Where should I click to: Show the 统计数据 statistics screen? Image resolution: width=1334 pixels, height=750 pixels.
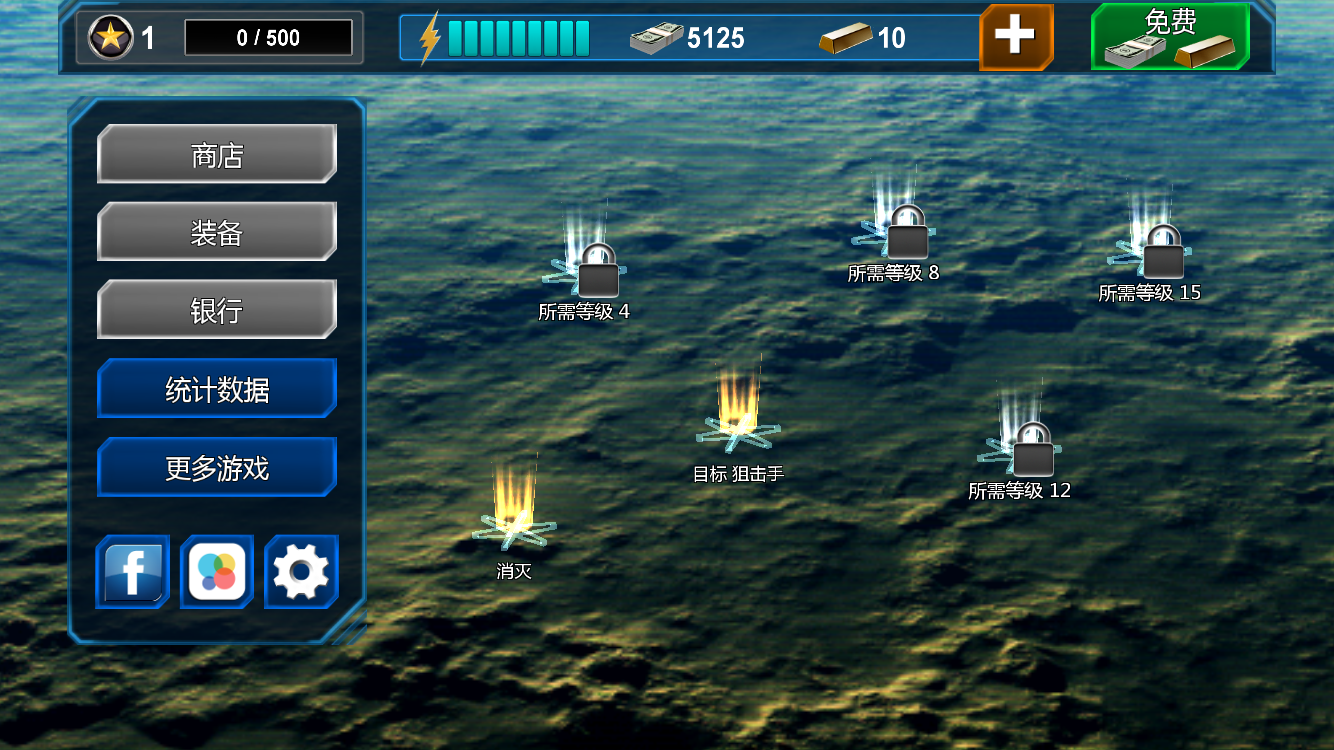[216, 389]
